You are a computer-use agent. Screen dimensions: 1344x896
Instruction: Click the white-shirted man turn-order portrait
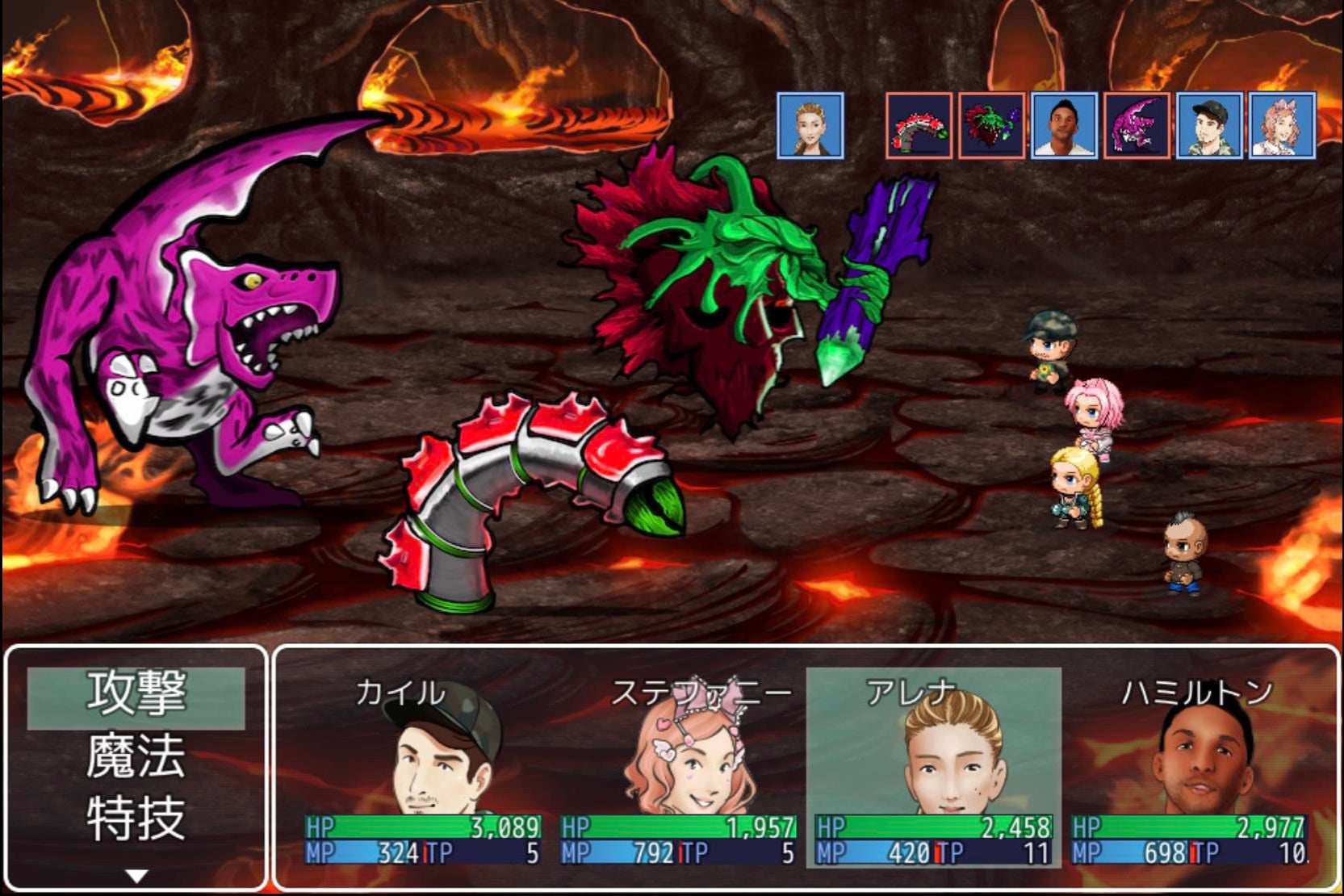(x=1064, y=125)
